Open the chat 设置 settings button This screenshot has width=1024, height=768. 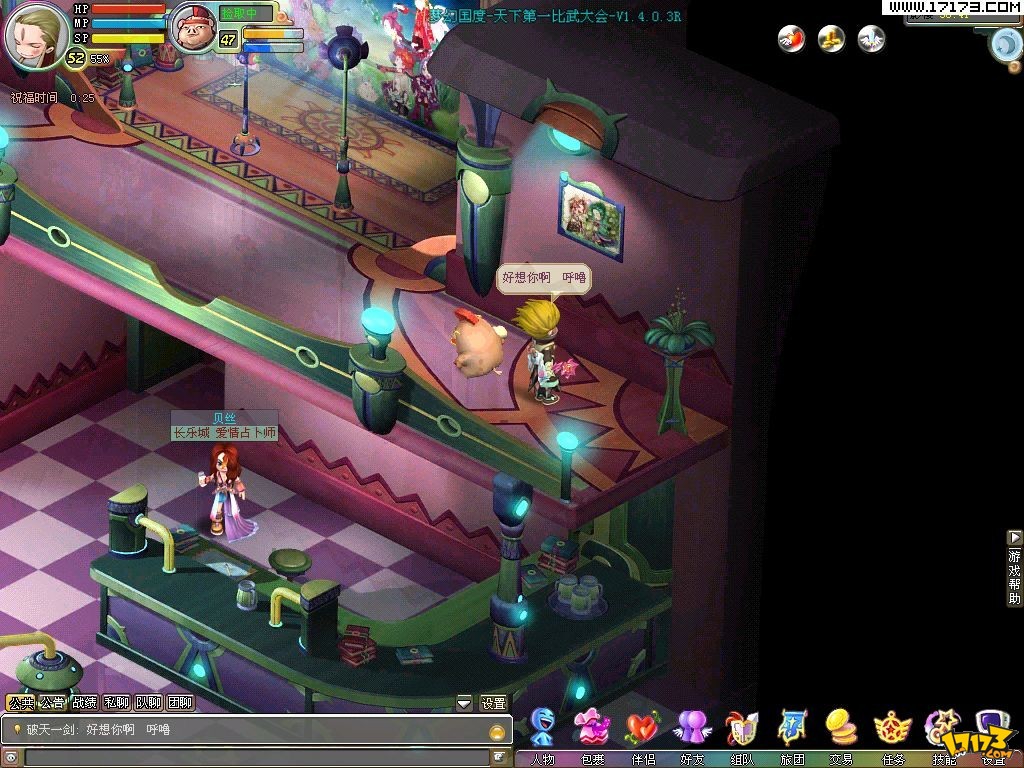[x=493, y=703]
